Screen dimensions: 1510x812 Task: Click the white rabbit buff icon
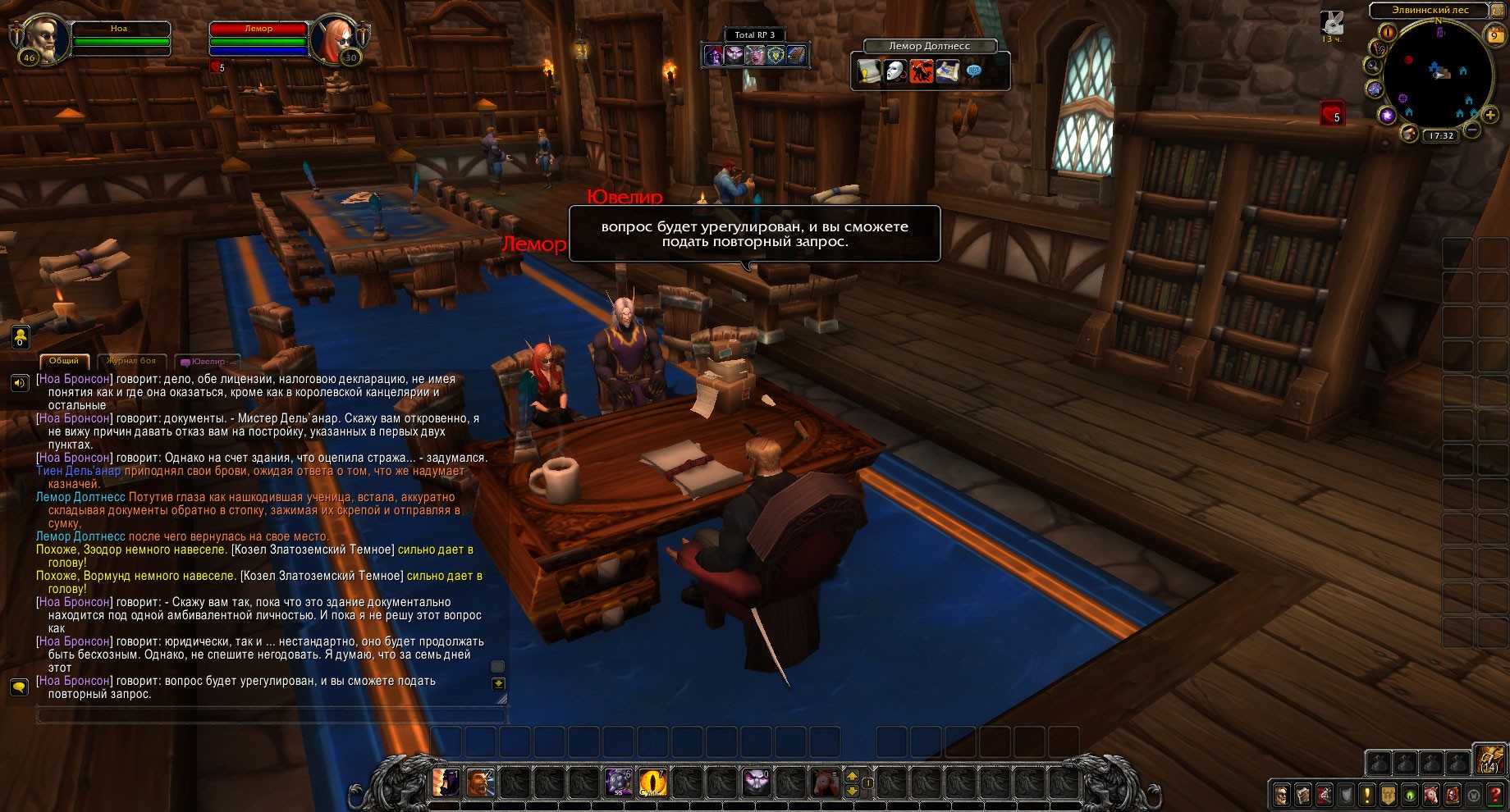point(1330,22)
